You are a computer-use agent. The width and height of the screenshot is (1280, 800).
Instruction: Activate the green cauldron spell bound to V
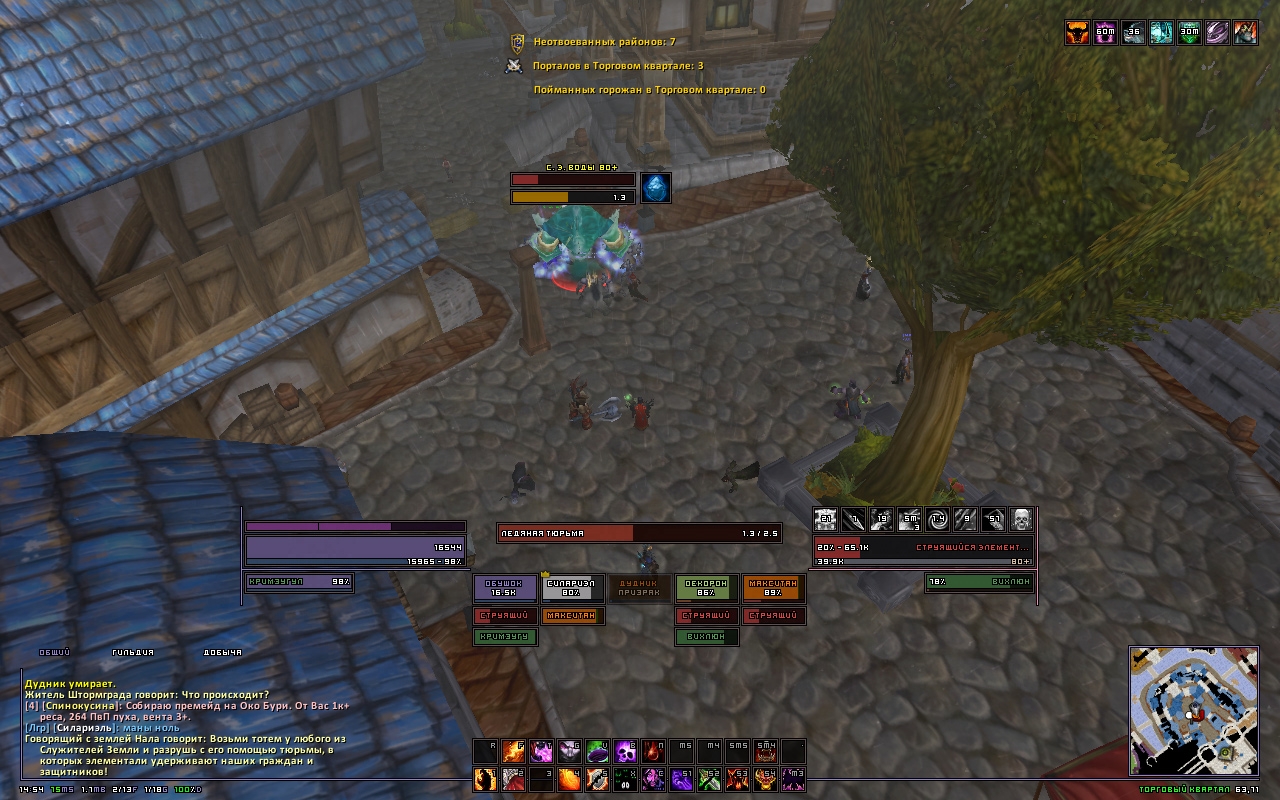(x=598, y=752)
